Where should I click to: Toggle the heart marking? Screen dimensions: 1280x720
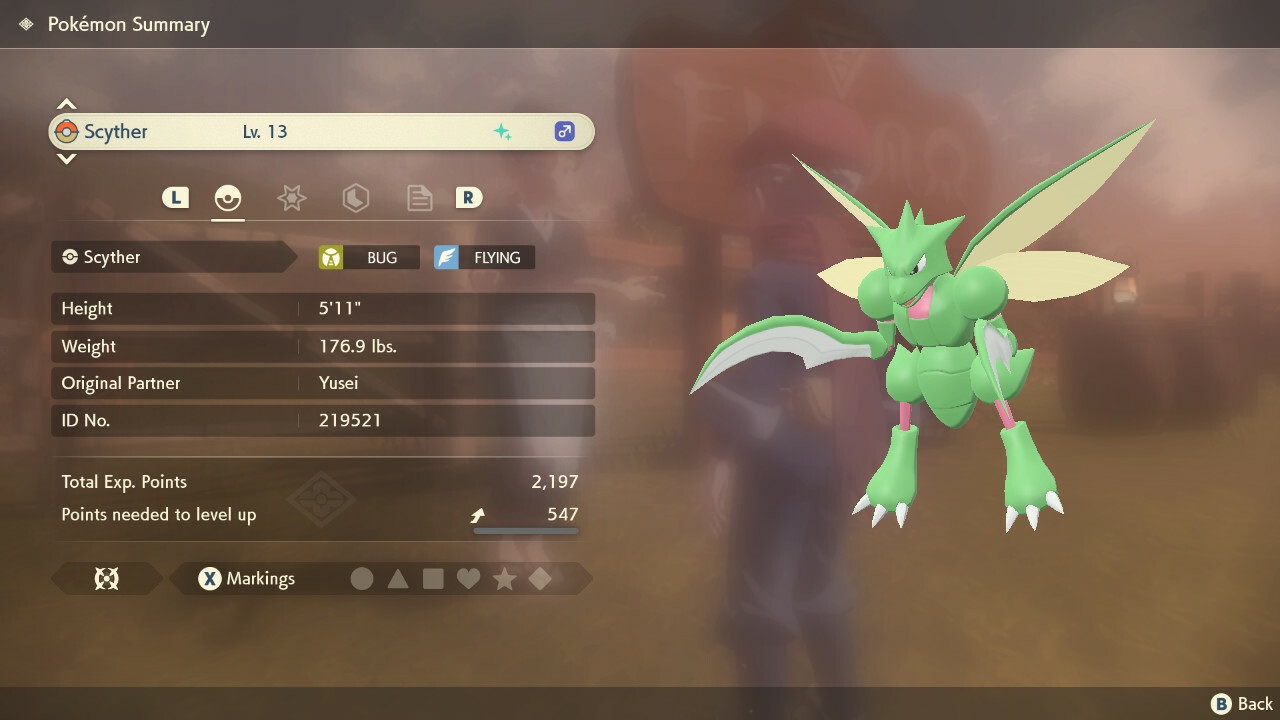[468, 578]
